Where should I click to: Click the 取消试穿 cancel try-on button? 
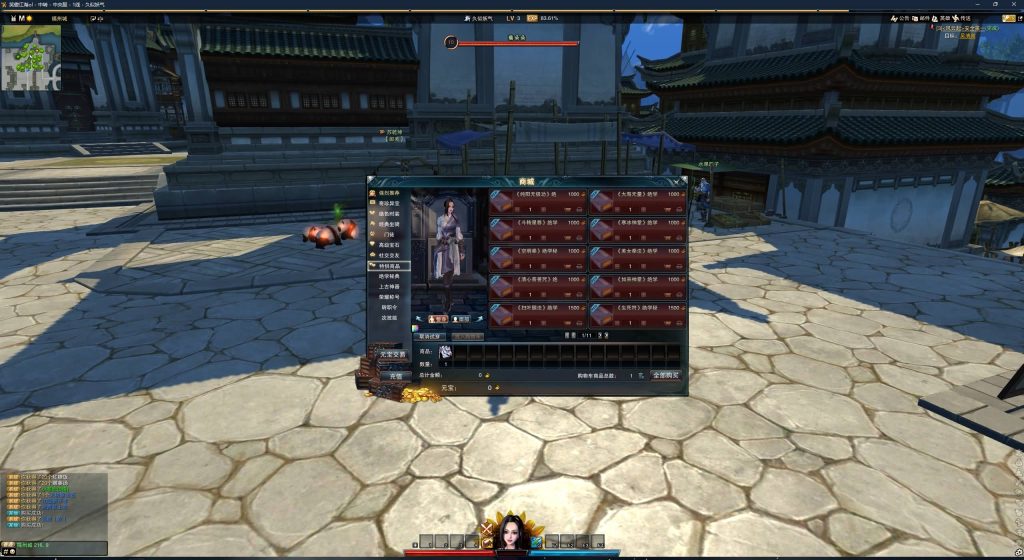click(431, 337)
